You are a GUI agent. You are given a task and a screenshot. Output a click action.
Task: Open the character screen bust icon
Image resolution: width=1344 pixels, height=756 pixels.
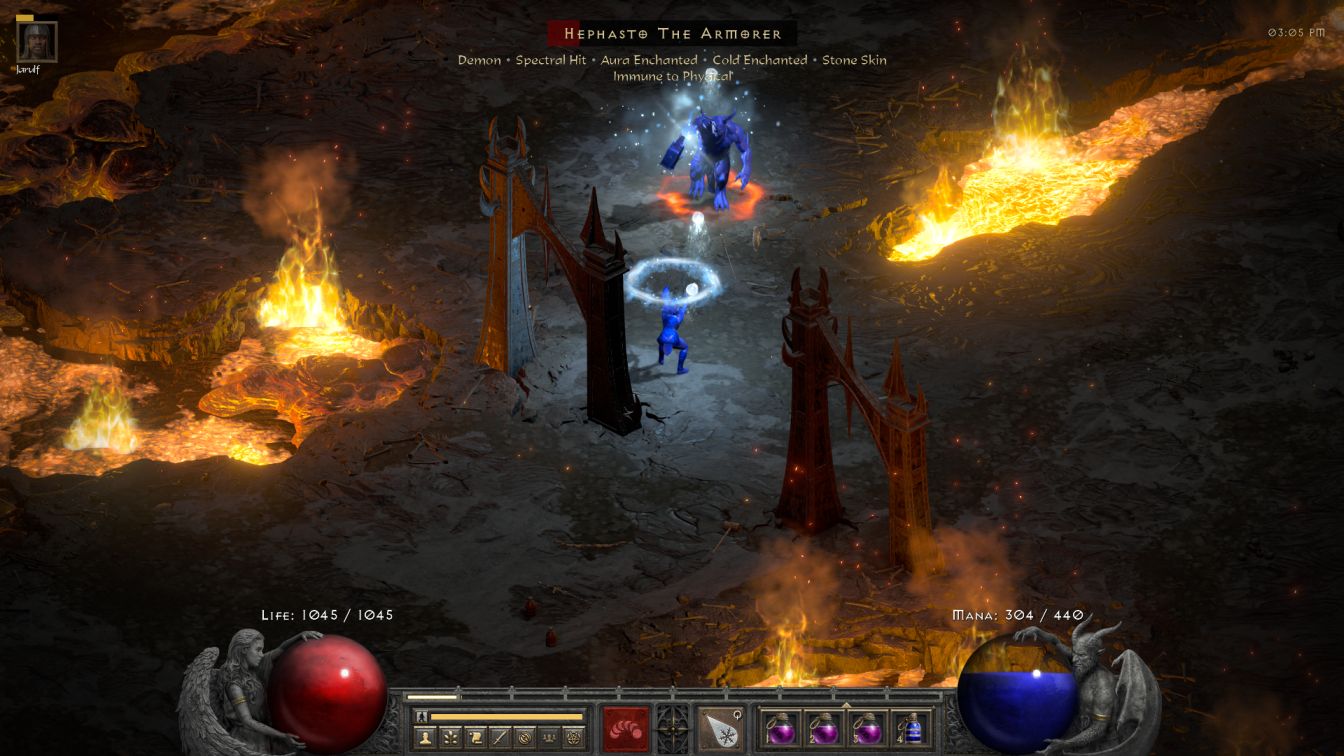point(427,738)
